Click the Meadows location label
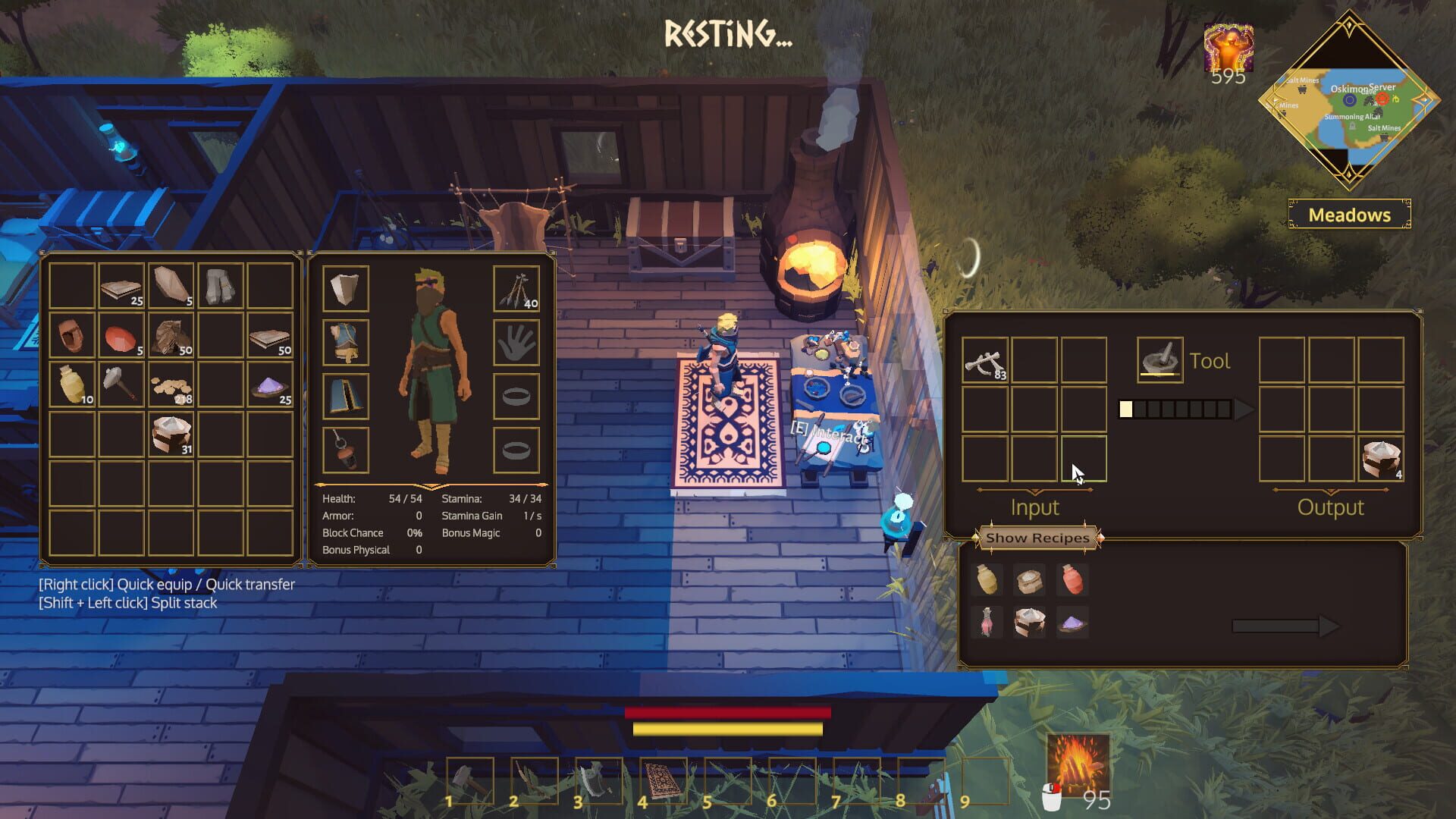This screenshot has height=819, width=1456. point(1349,215)
